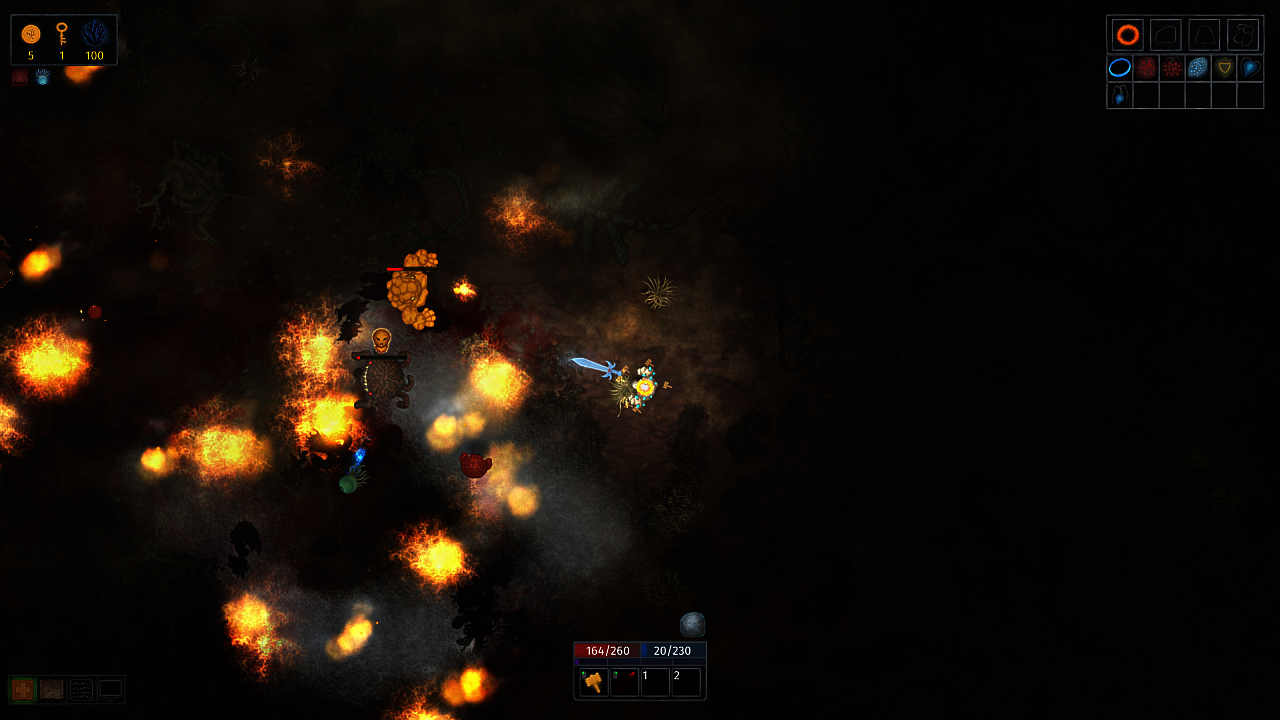The height and width of the screenshot is (720, 1280).
Task: Open the monitor screen options button
Action: 110,689
